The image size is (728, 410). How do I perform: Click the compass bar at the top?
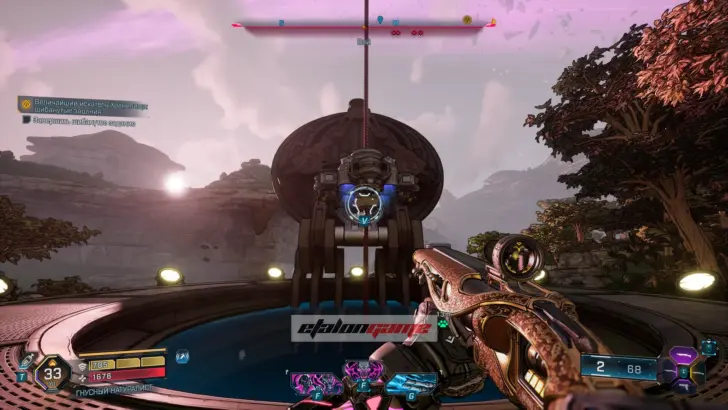click(363, 23)
